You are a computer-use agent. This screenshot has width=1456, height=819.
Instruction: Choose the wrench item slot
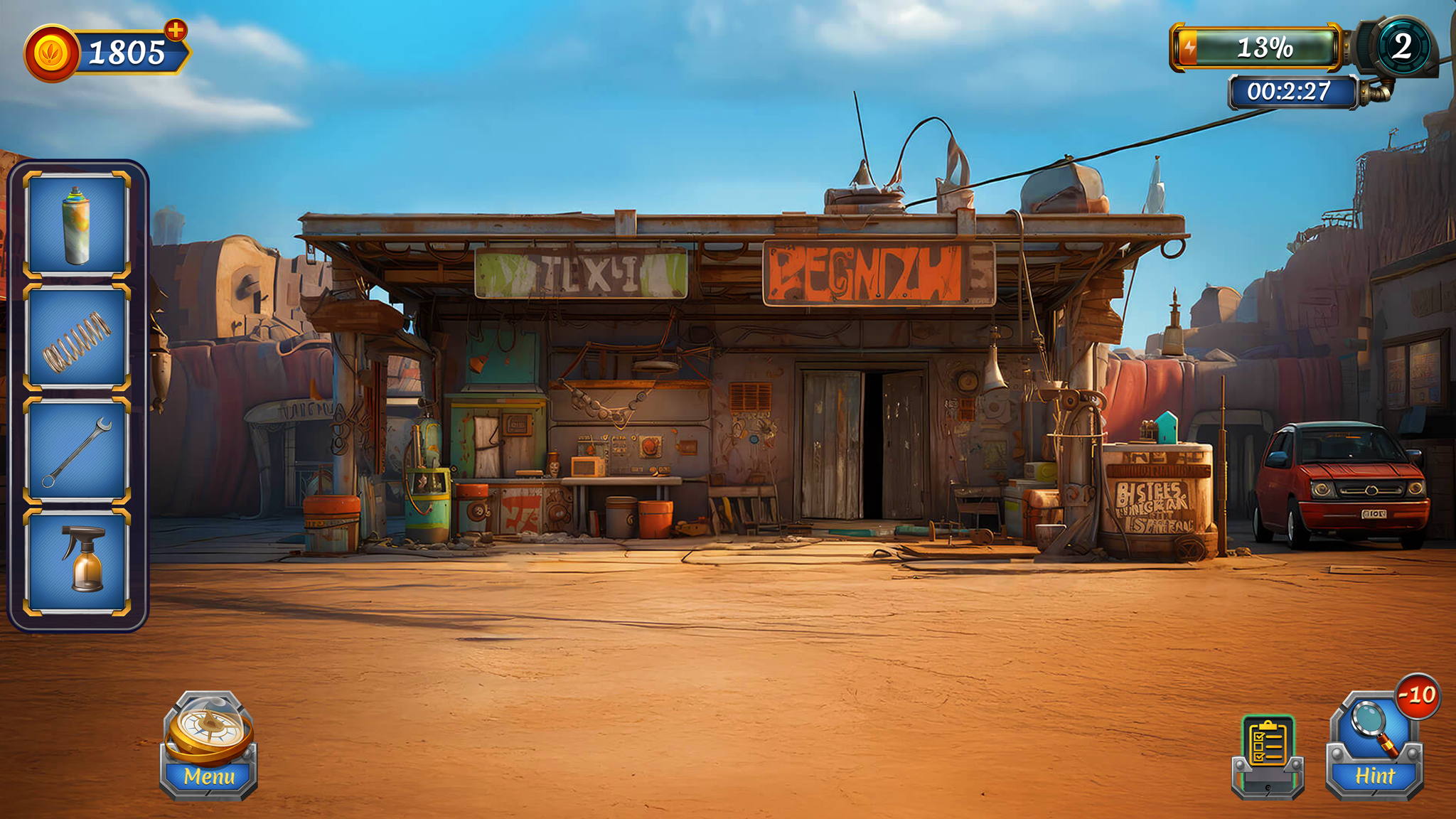point(77,449)
